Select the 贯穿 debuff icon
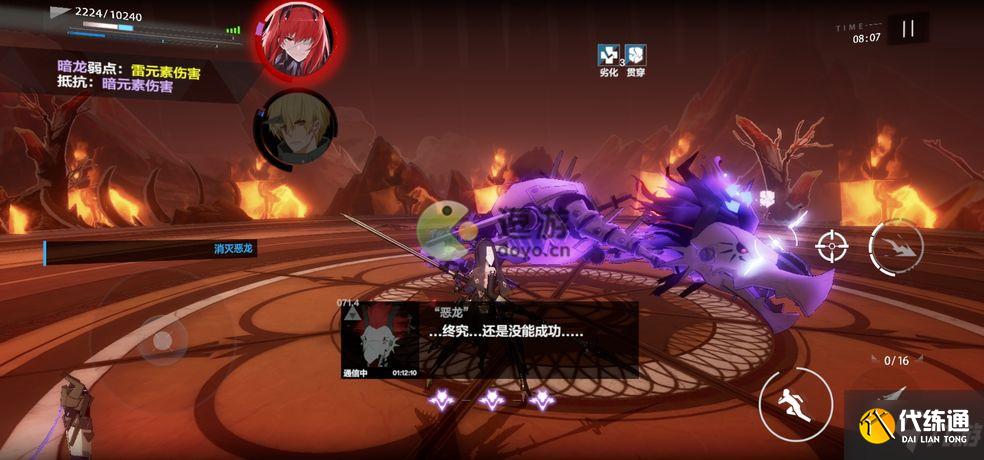The image size is (984, 460). 636,56
